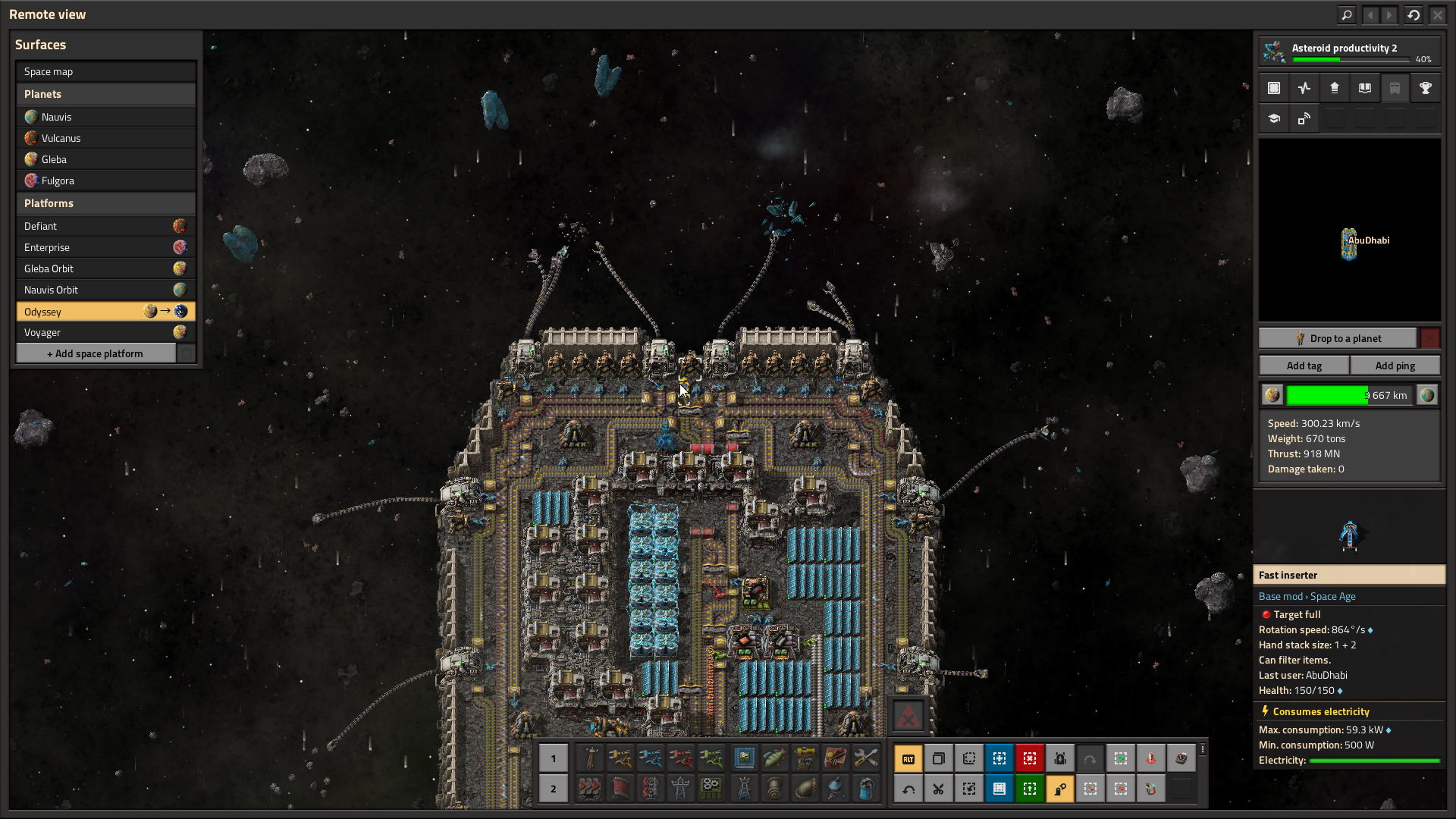Close the Remote view window
The width and height of the screenshot is (1456, 819).
point(1437,14)
